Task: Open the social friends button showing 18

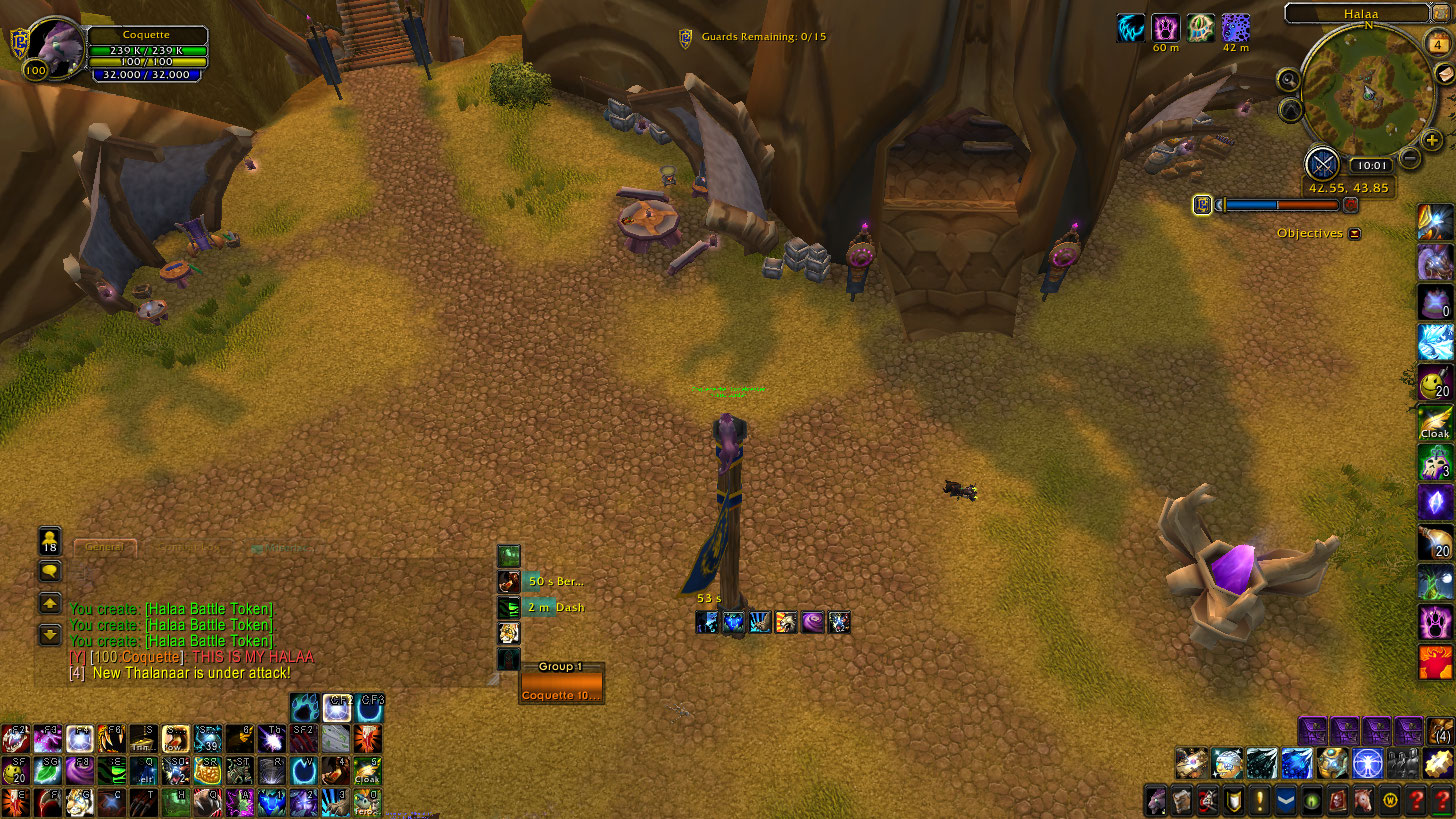Action: click(50, 541)
